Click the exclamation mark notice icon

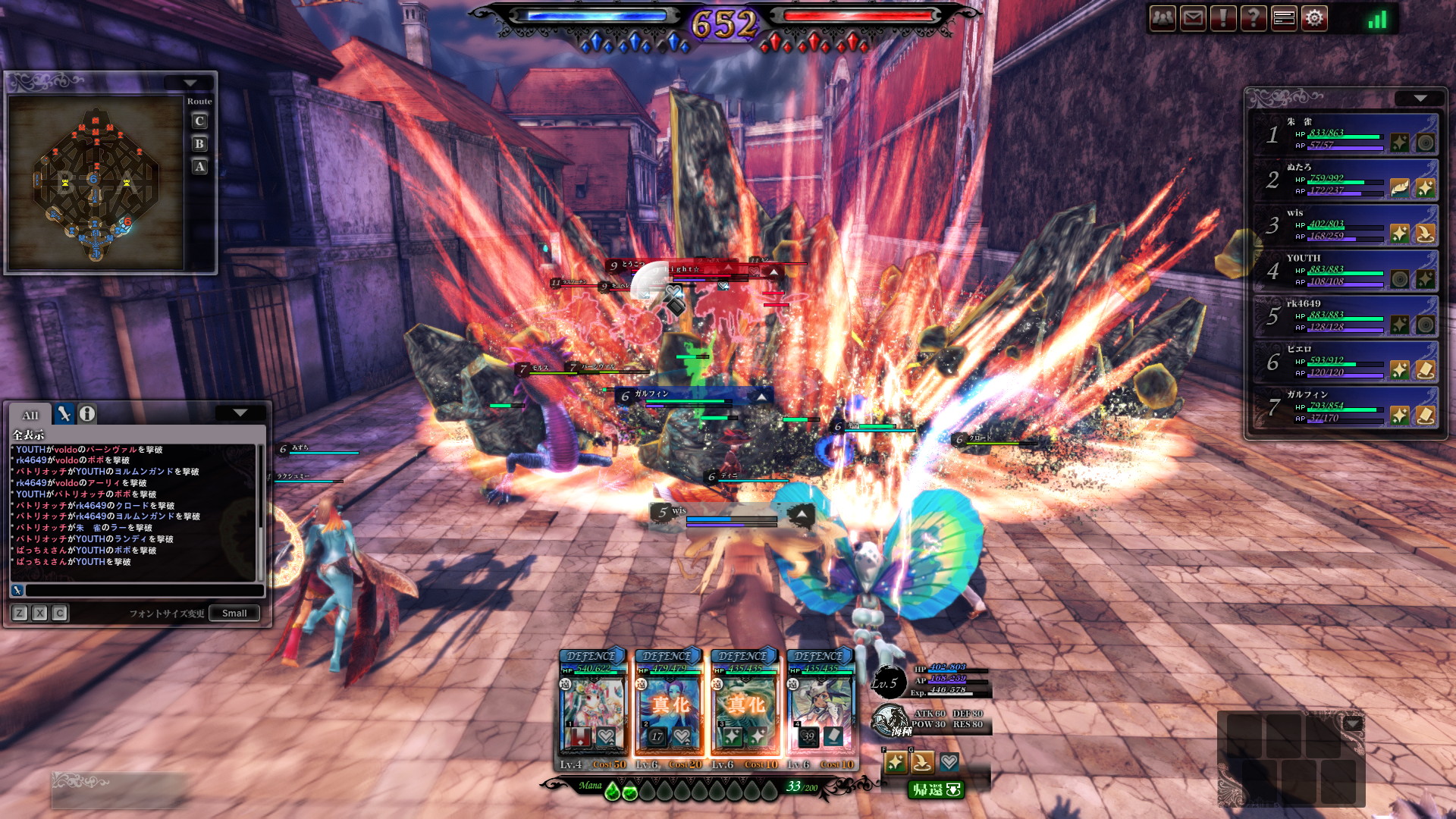(x=1223, y=17)
